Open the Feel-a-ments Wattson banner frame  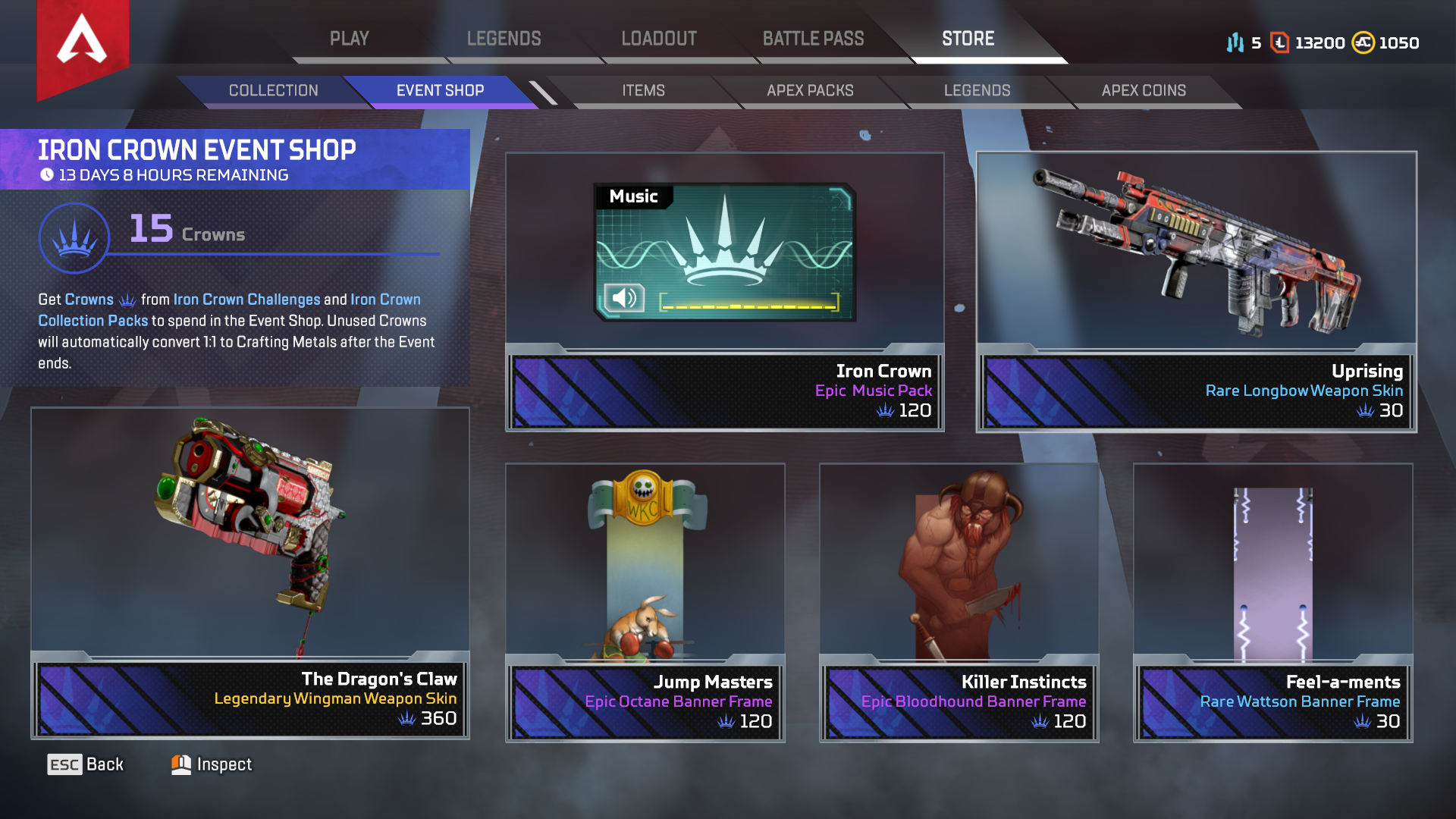(x=1272, y=599)
